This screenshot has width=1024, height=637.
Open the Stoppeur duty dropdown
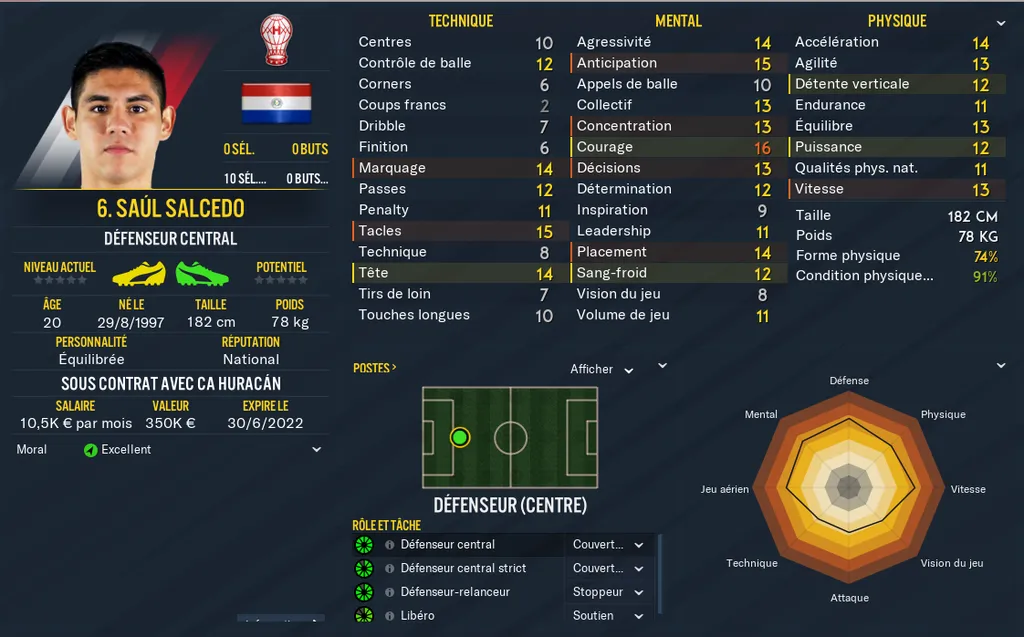click(608, 592)
